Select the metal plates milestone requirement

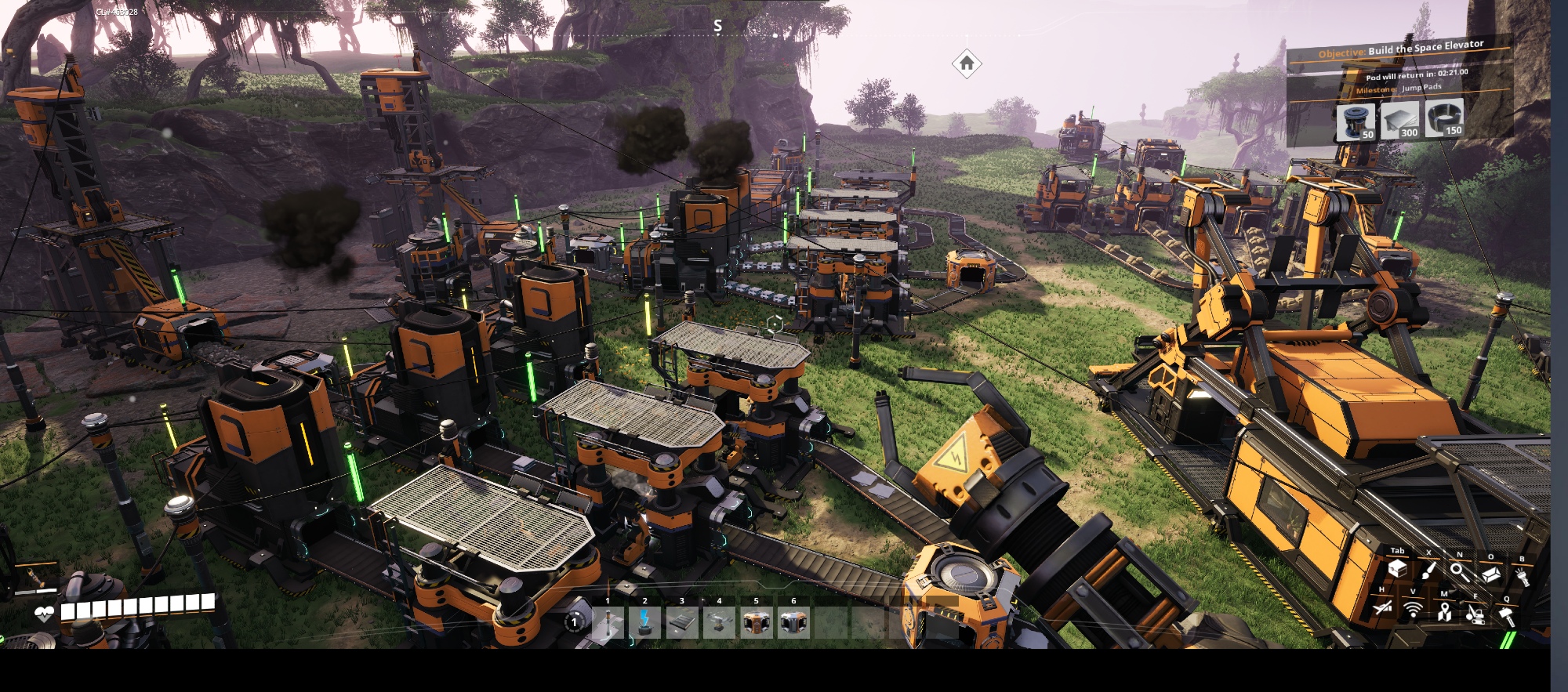[x=1400, y=121]
